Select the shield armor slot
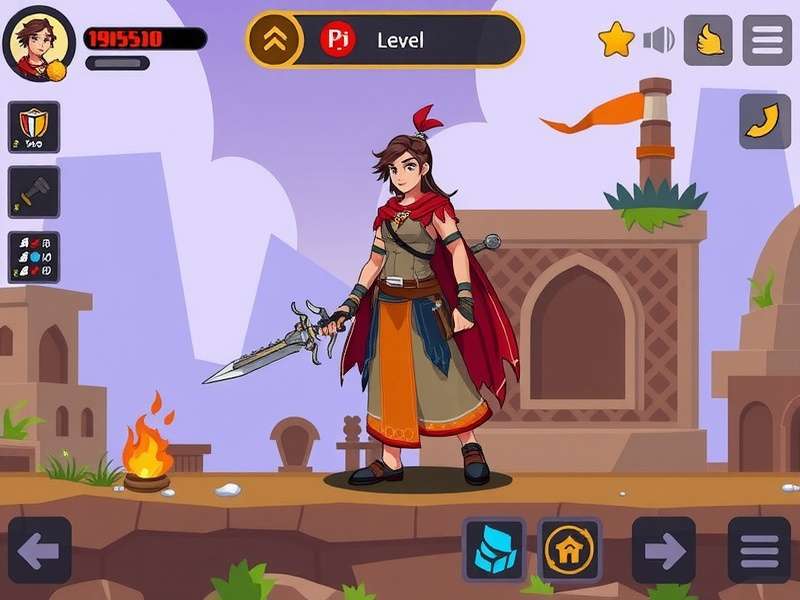Screen dimensions: 800x600 34,127
